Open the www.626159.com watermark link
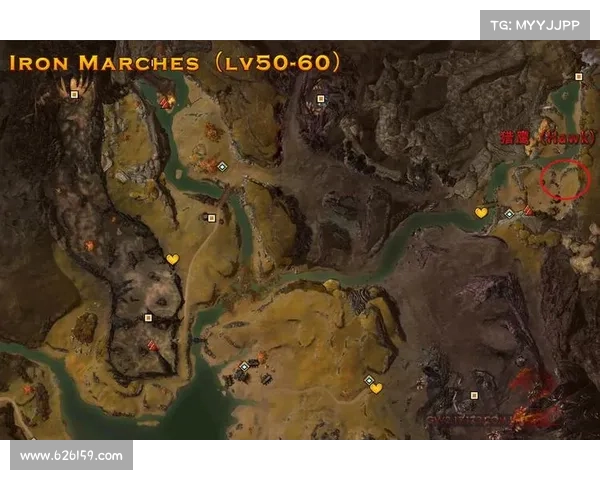This screenshot has height=480, width=600. tap(72, 456)
